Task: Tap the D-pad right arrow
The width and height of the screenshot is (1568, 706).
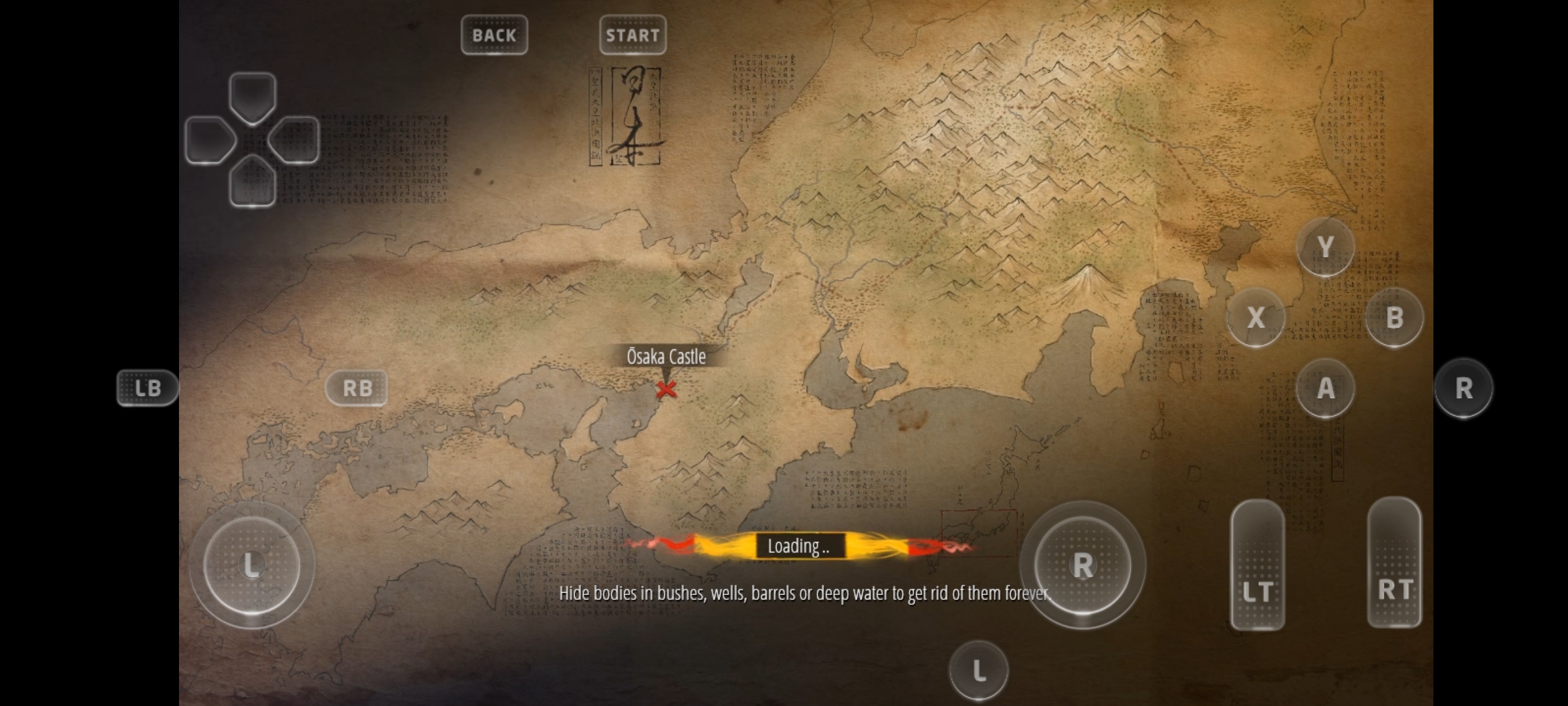Action: [295, 140]
